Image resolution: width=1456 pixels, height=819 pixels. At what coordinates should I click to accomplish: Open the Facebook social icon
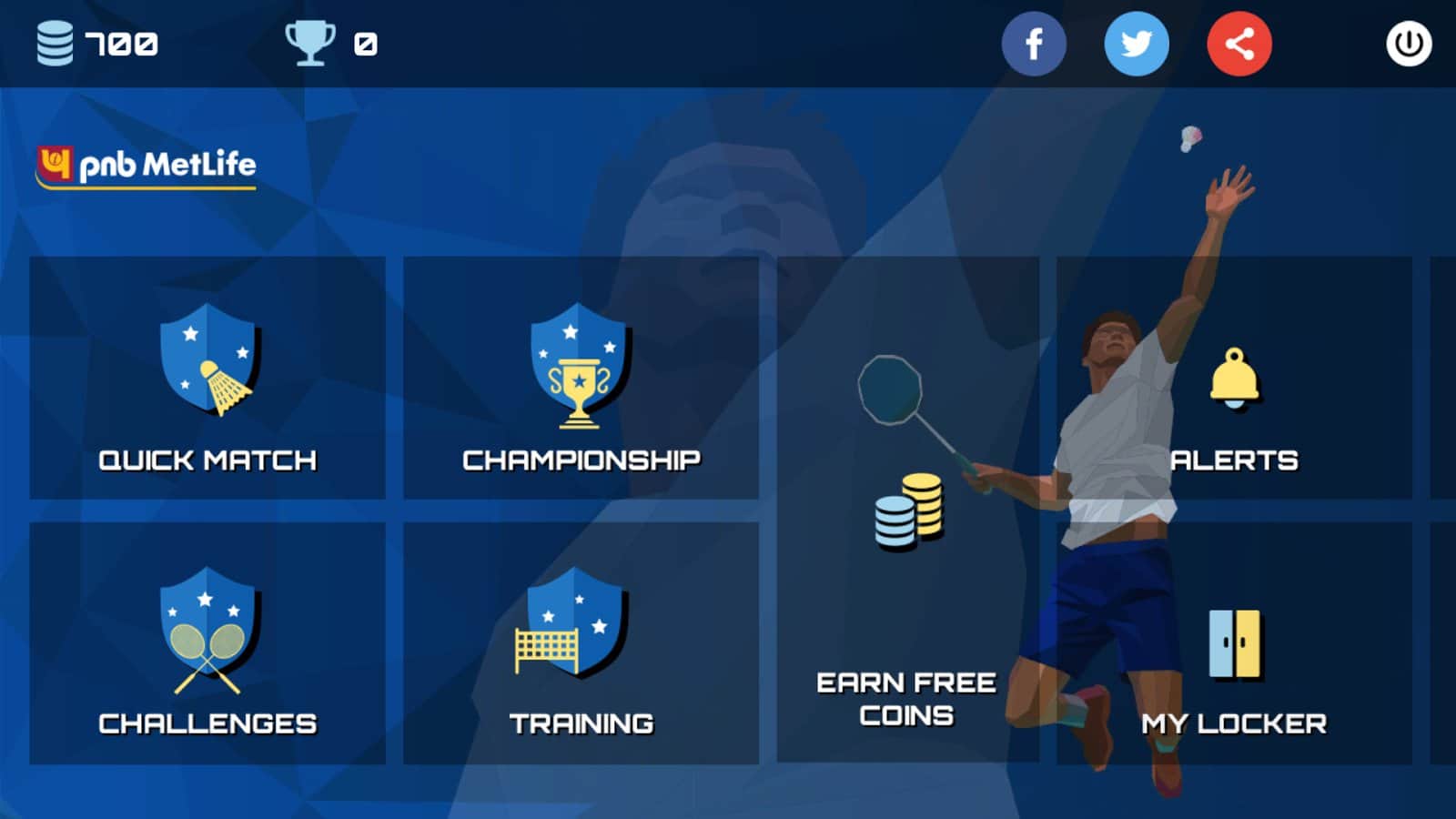point(1034,42)
